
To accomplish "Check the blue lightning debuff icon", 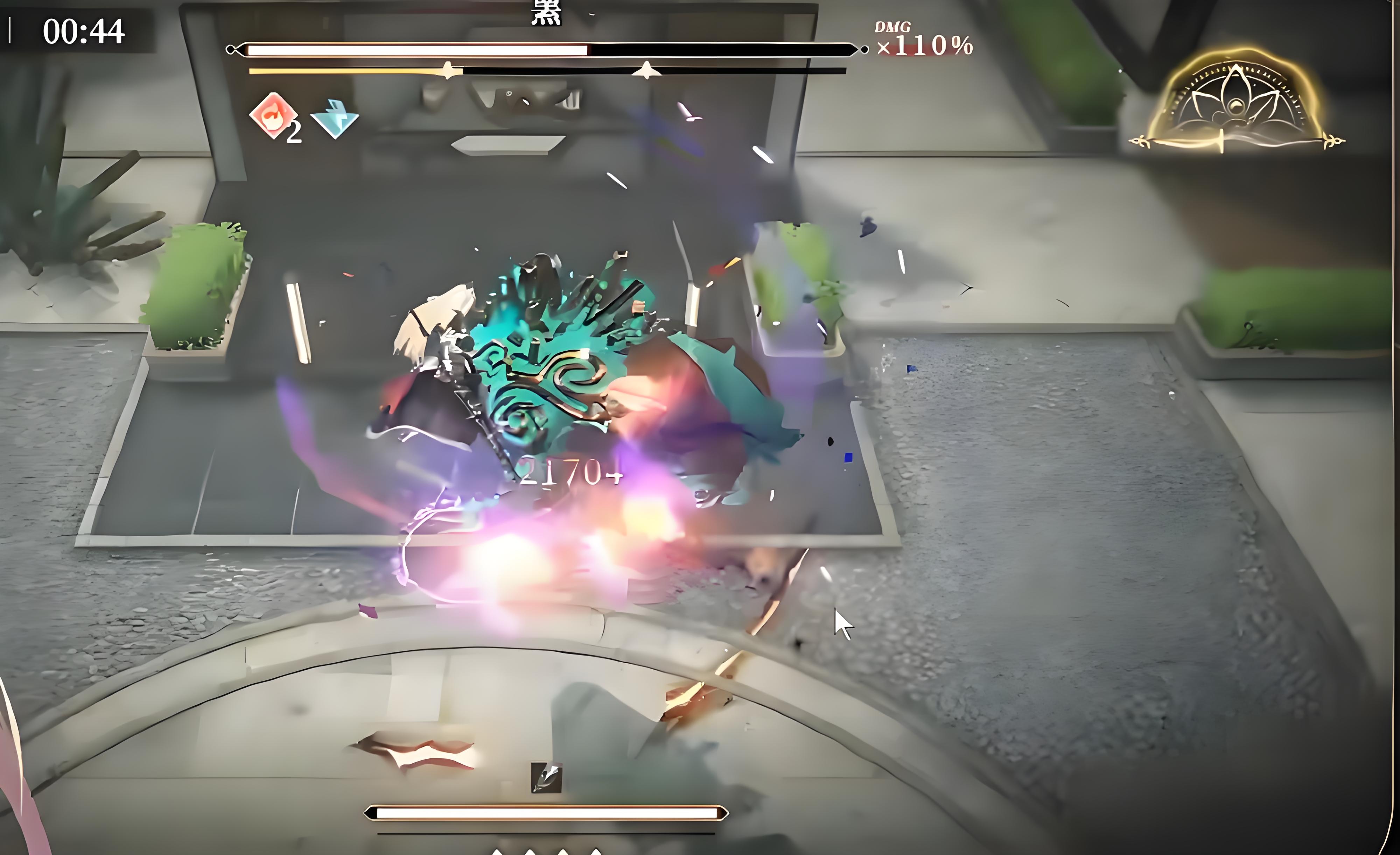I will click(335, 119).
